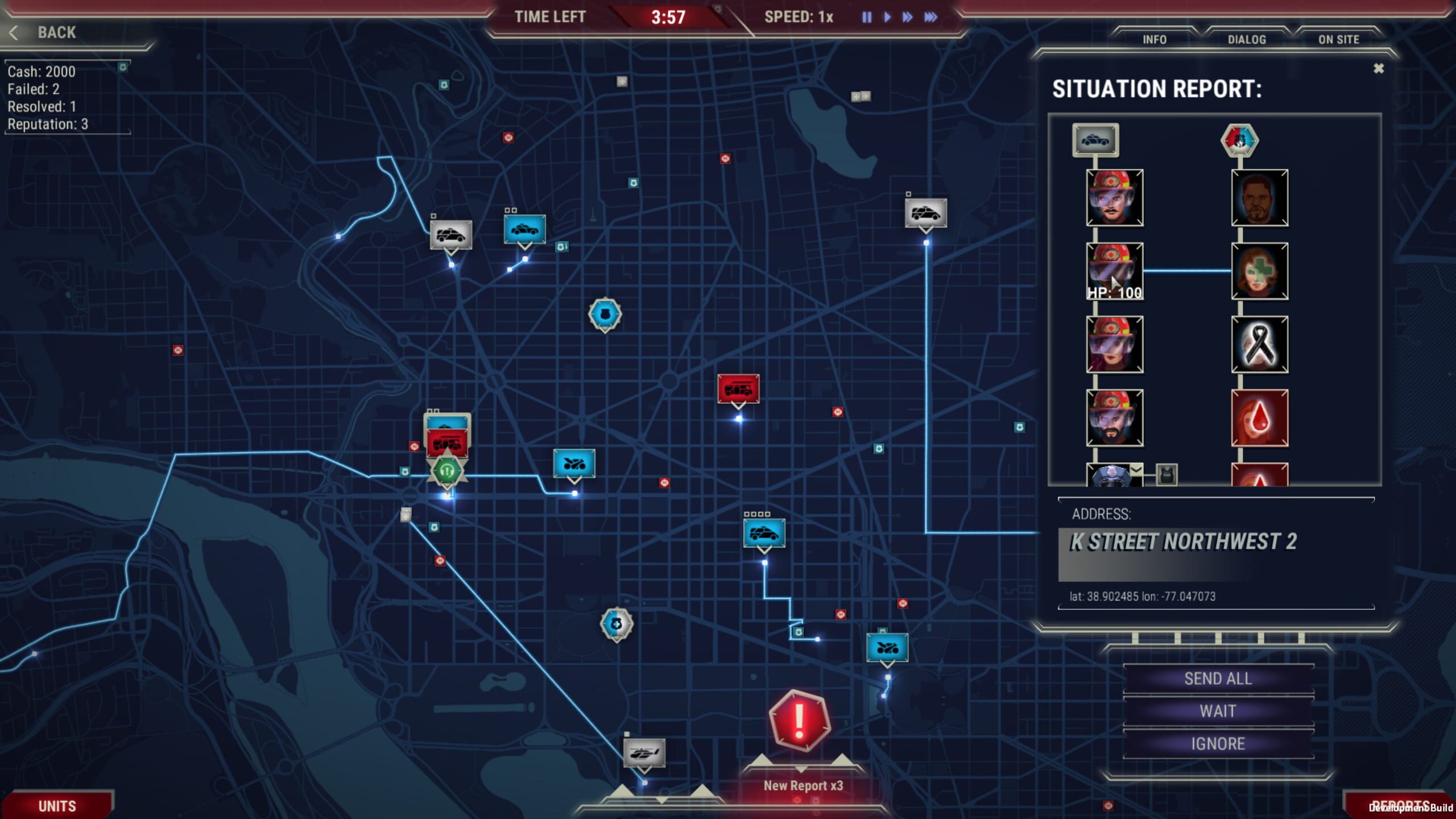
Task: Switch to the DIALOG tab
Action: [1246, 39]
